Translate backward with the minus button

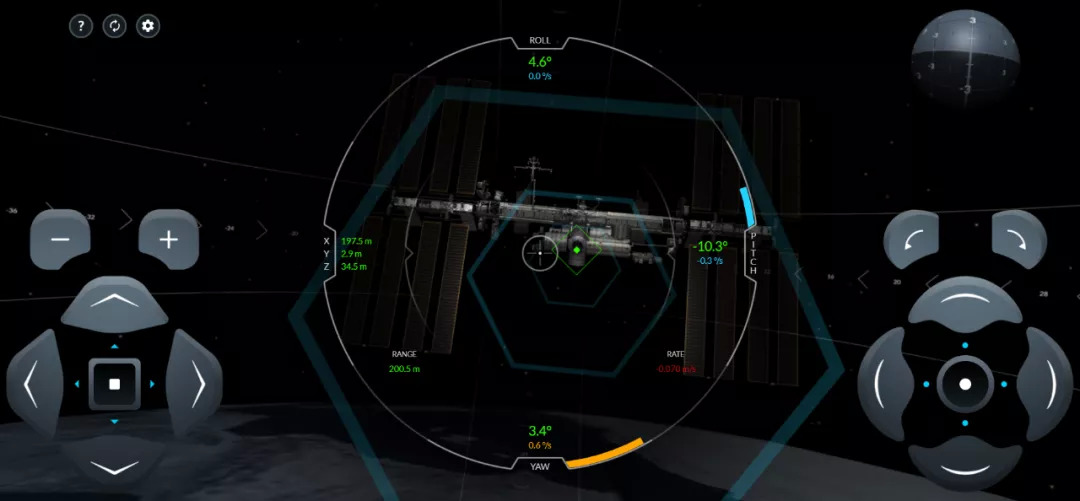click(x=60, y=240)
